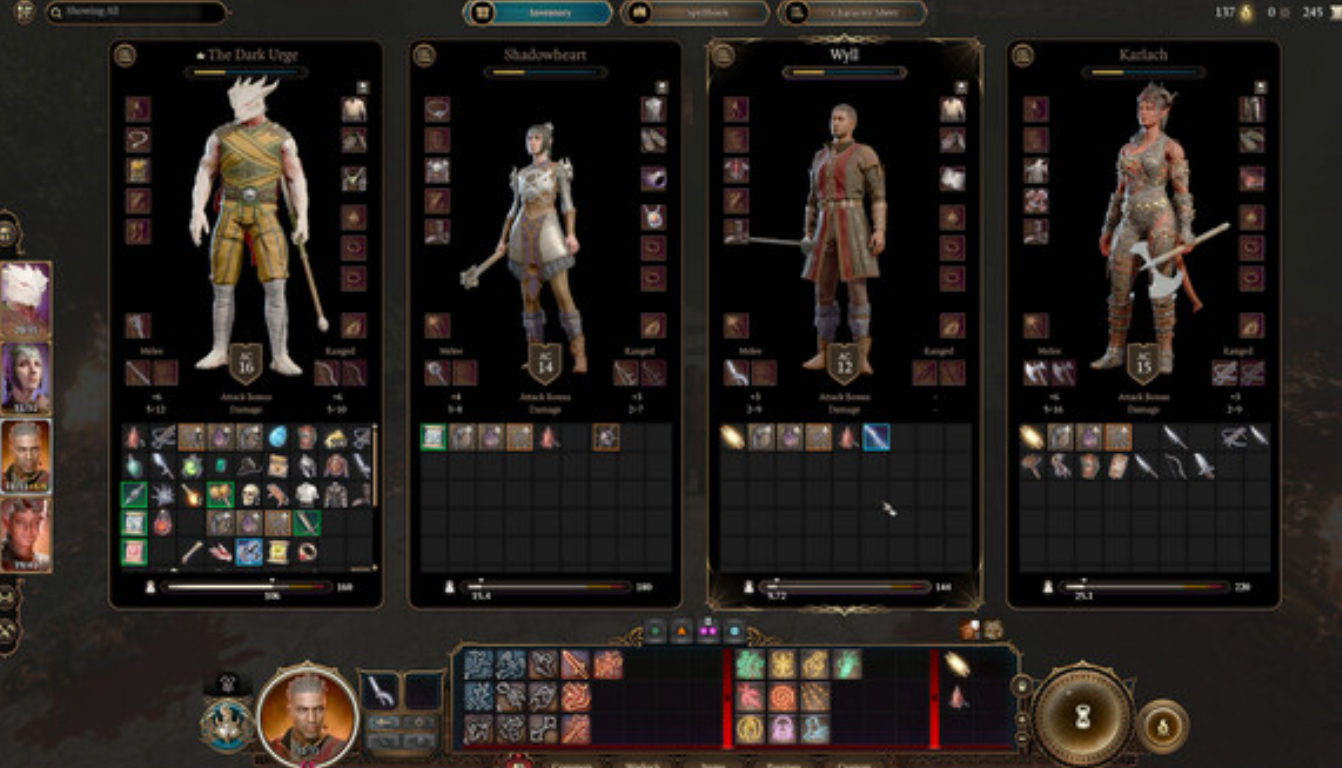Select the green-bordered scroll in Shadowheart's inventory
This screenshot has width=1342, height=768.
tap(433, 437)
